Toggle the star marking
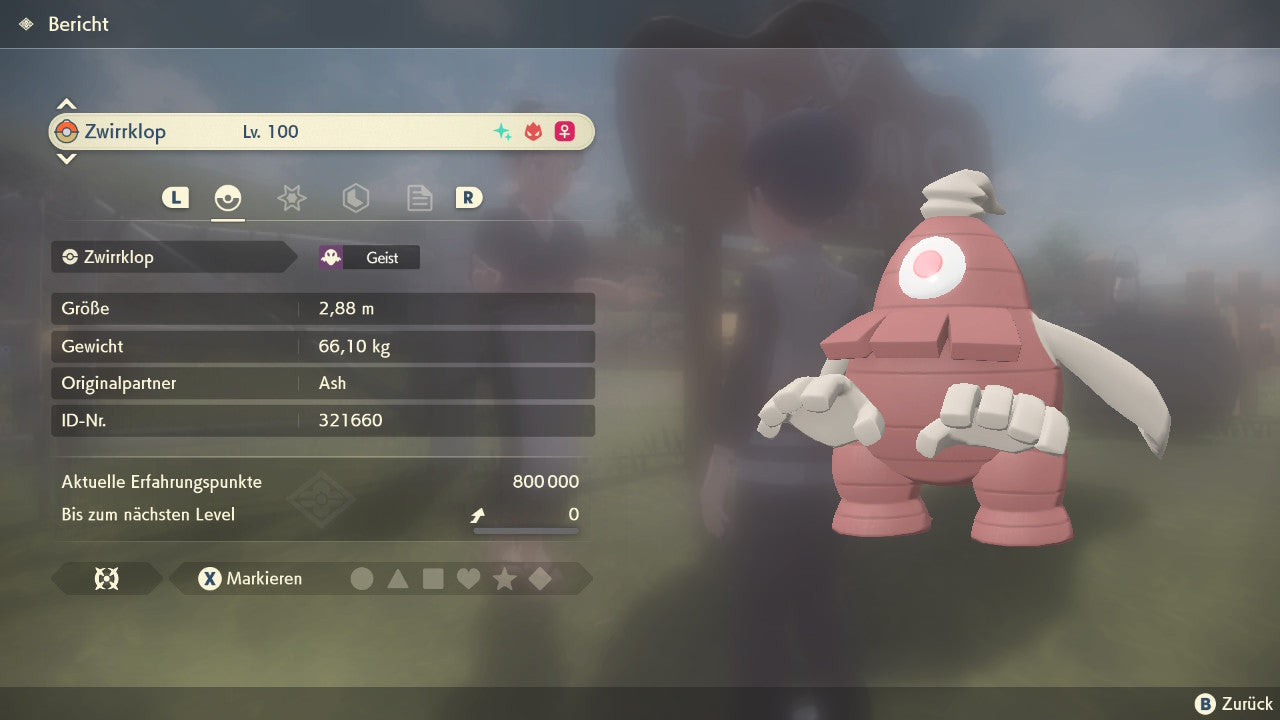Screen dimensions: 1280x720 504,578
